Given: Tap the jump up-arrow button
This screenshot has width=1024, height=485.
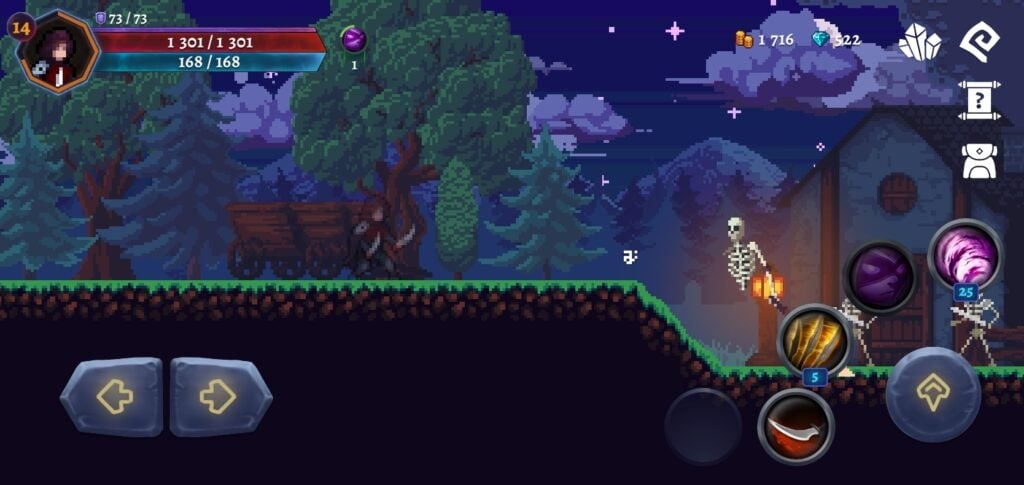Looking at the screenshot, I should tap(933, 394).
